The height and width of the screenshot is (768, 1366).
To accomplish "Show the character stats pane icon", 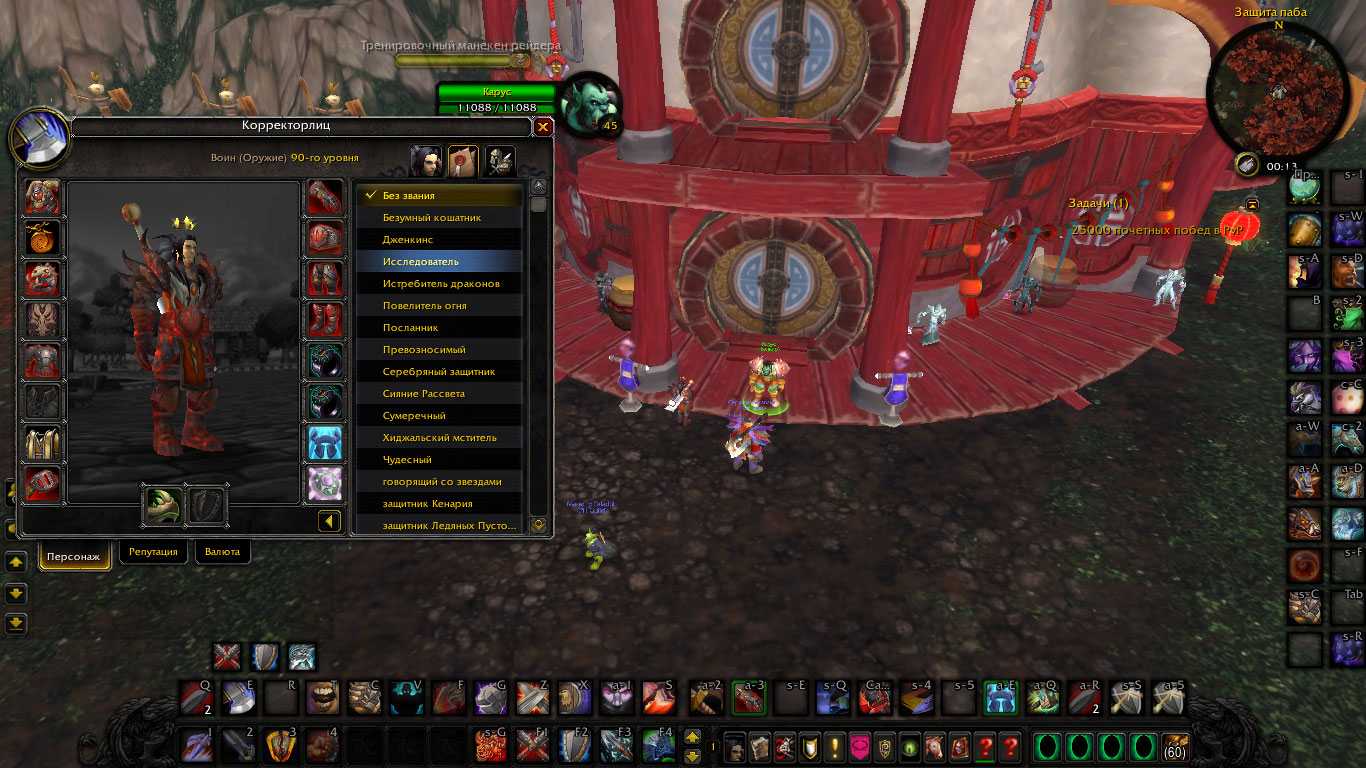I will point(427,160).
